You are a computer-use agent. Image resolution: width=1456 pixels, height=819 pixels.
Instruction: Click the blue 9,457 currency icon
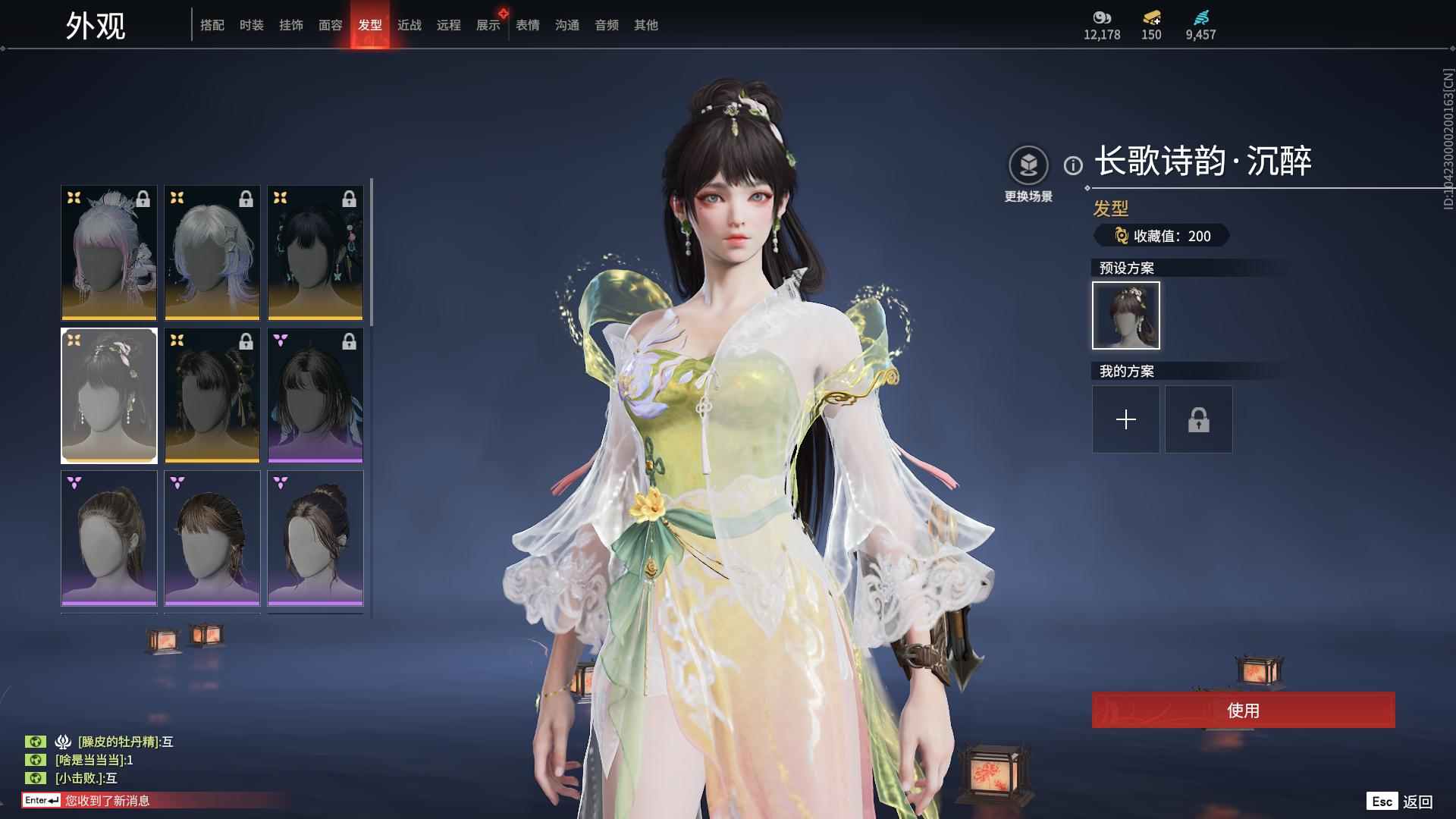coord(1202,17)
